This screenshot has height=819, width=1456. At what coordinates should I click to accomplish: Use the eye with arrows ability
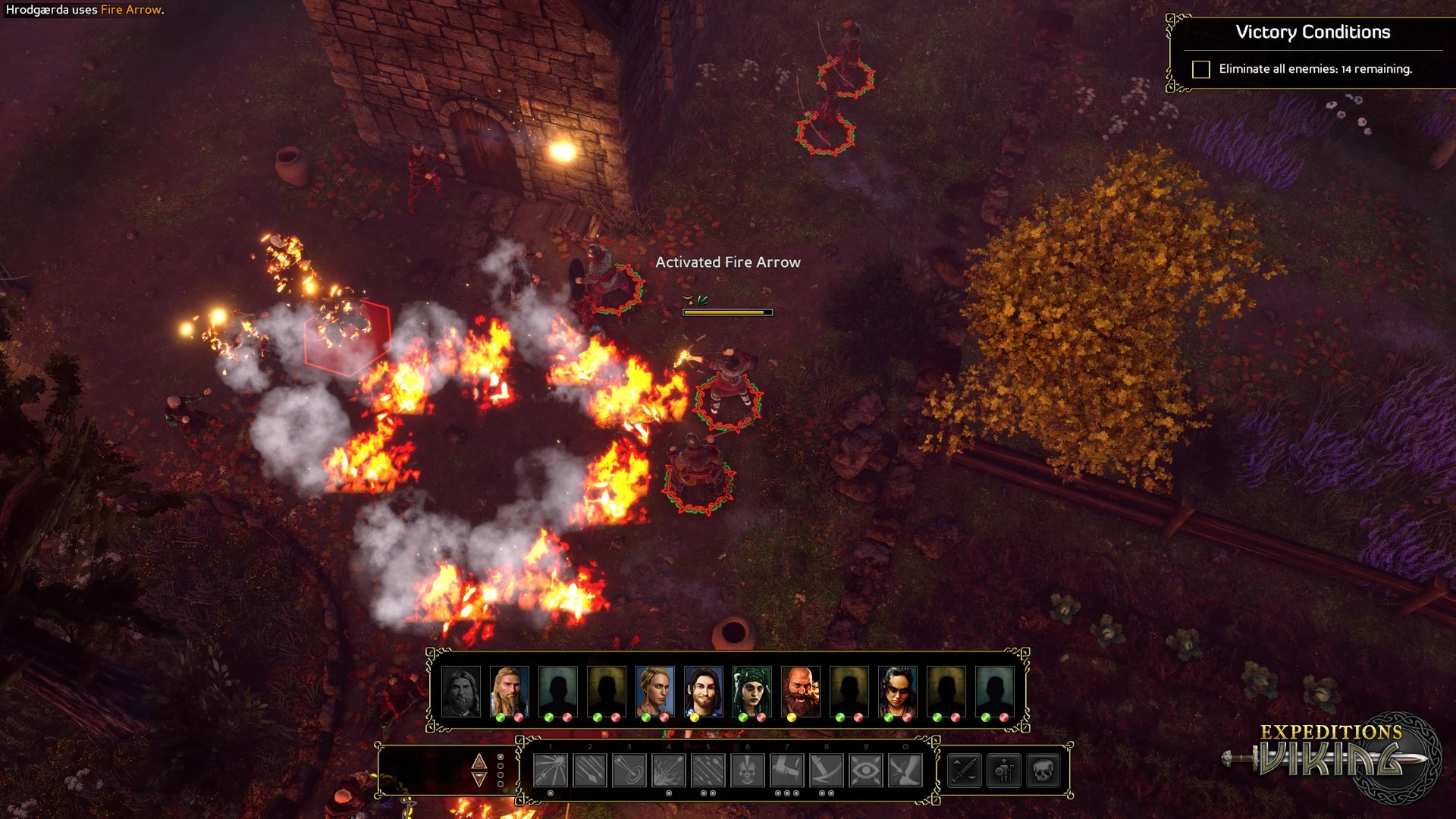(x=866, y=770)
